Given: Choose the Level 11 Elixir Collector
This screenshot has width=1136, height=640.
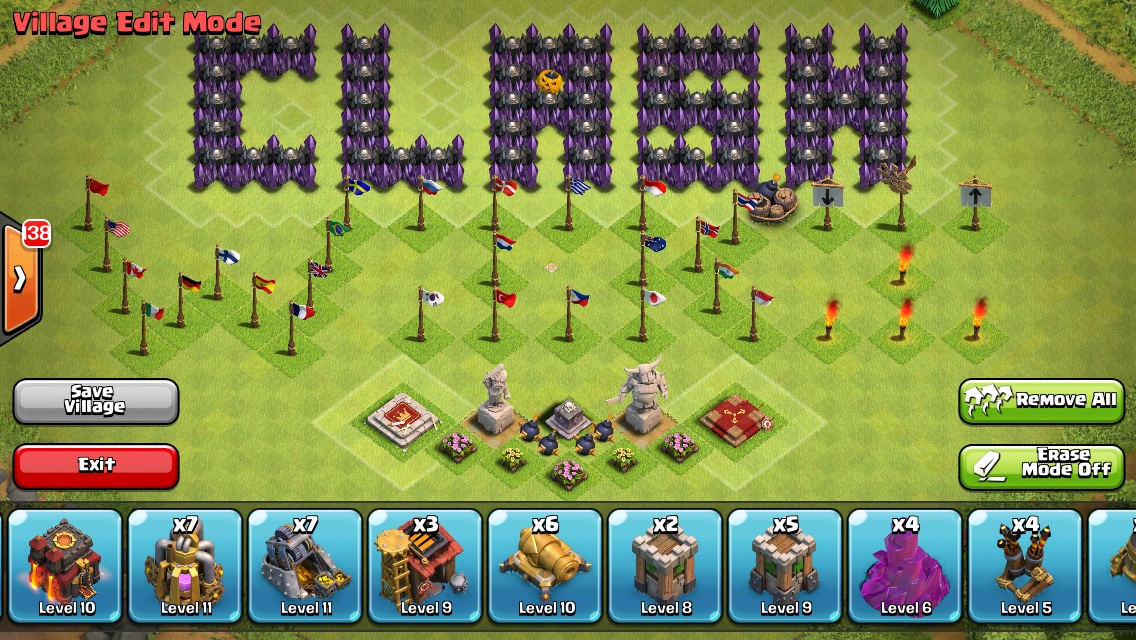Looking at the screenshot, I should [186, 565].
